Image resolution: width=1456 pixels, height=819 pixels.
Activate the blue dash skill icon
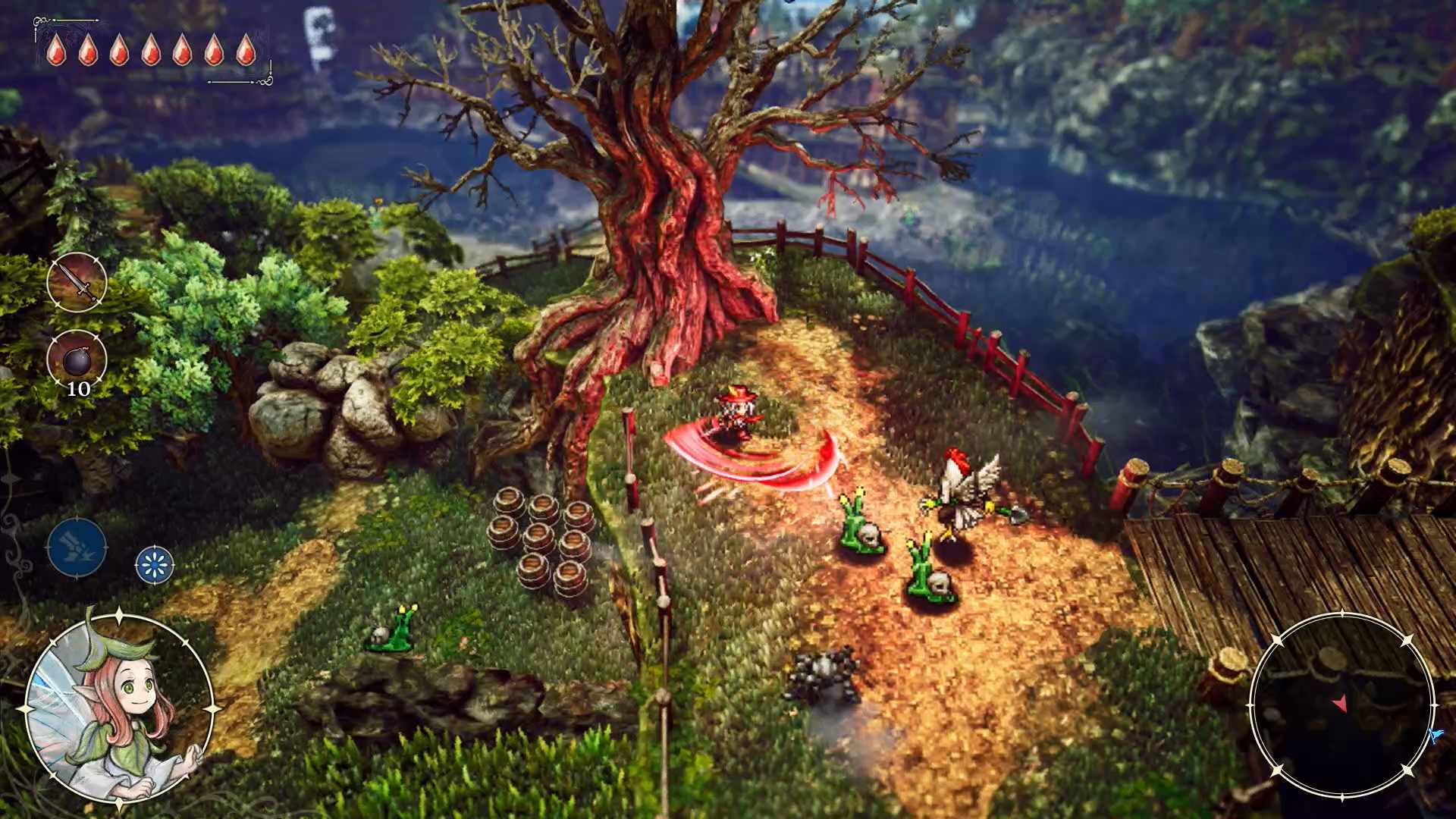coord(76,548)
